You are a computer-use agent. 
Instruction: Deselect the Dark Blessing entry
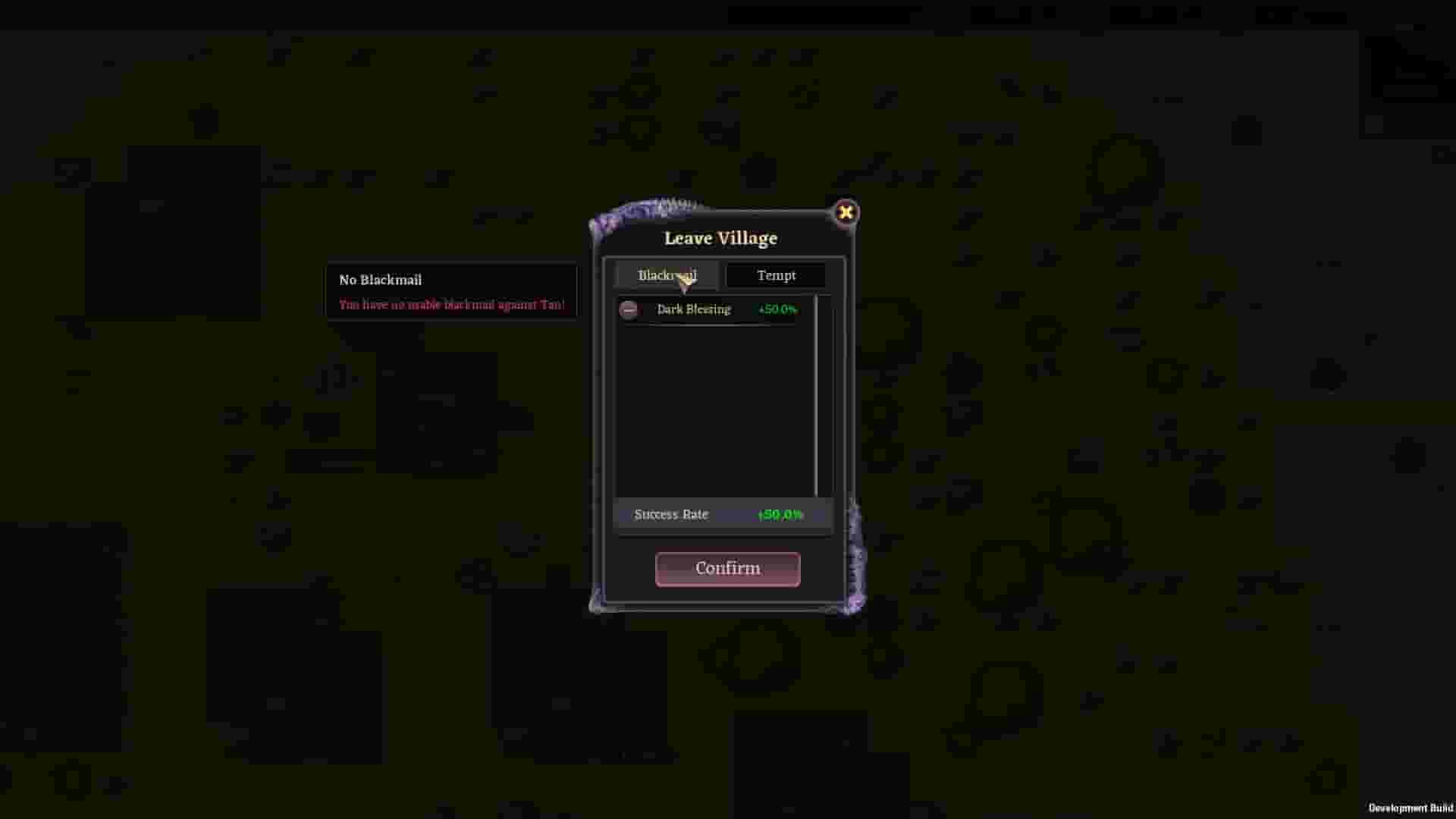pos(694,309)
